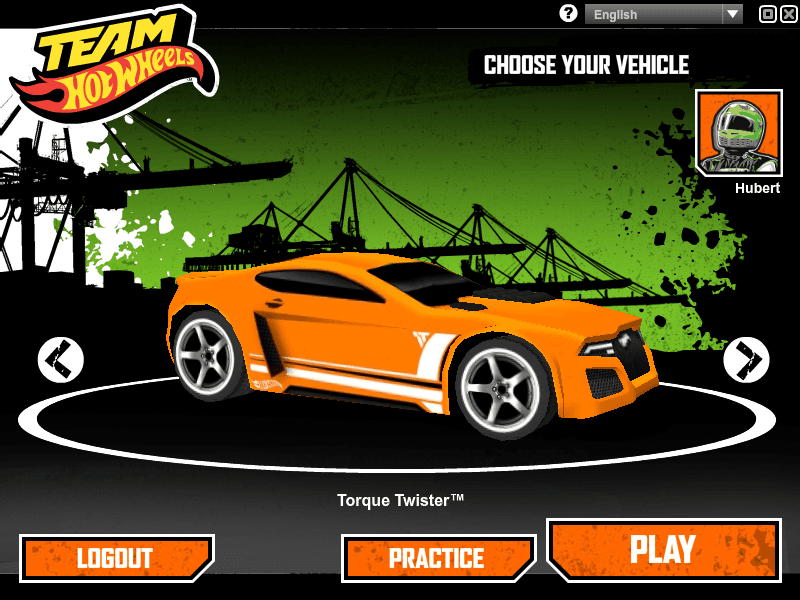Screen dimensions: 800x600
Task: Close the game window
Action: pos(787,14)
